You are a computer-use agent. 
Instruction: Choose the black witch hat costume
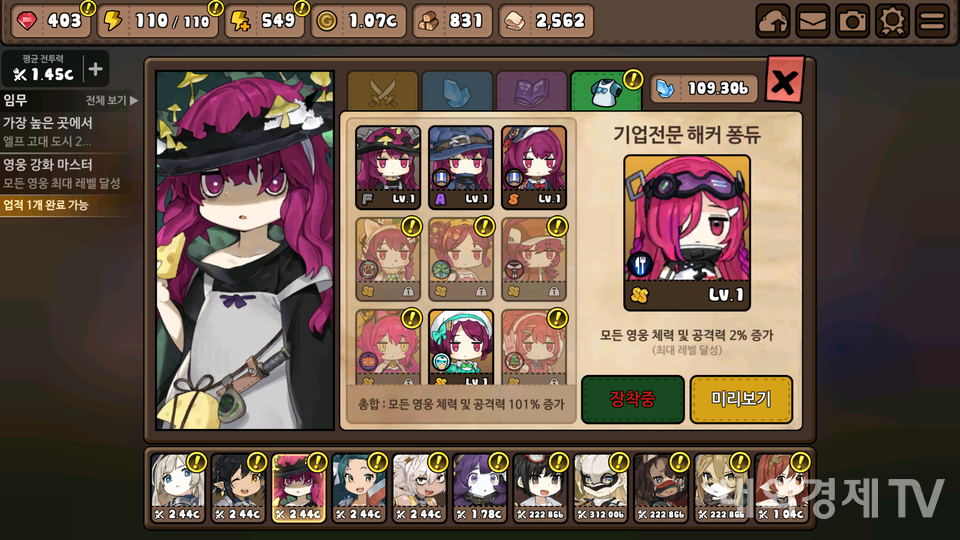click(388, 167)
